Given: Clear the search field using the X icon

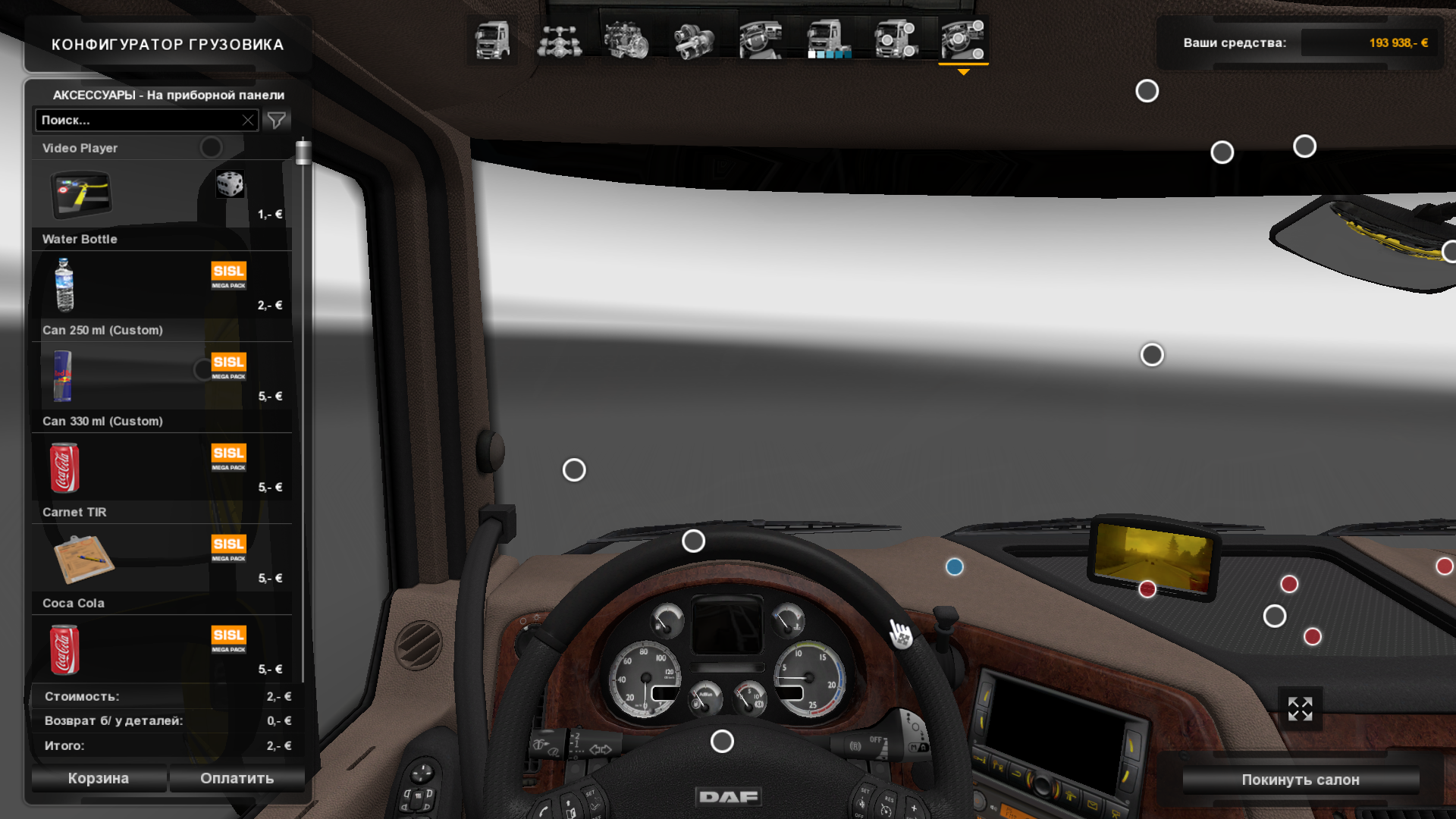Looking at the screenshot, I should 248,119.
